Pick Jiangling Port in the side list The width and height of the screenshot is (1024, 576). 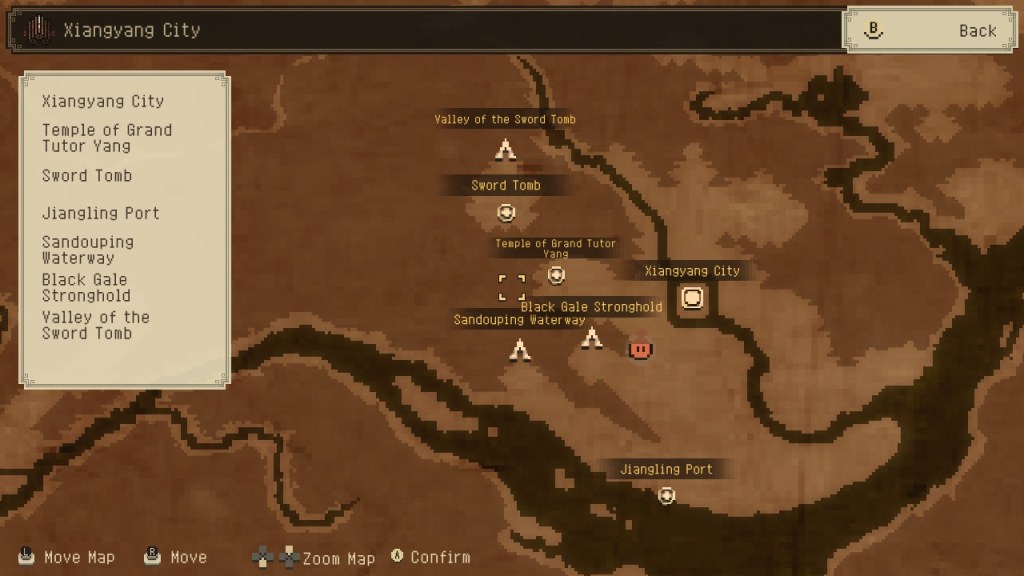coord(101,213)
